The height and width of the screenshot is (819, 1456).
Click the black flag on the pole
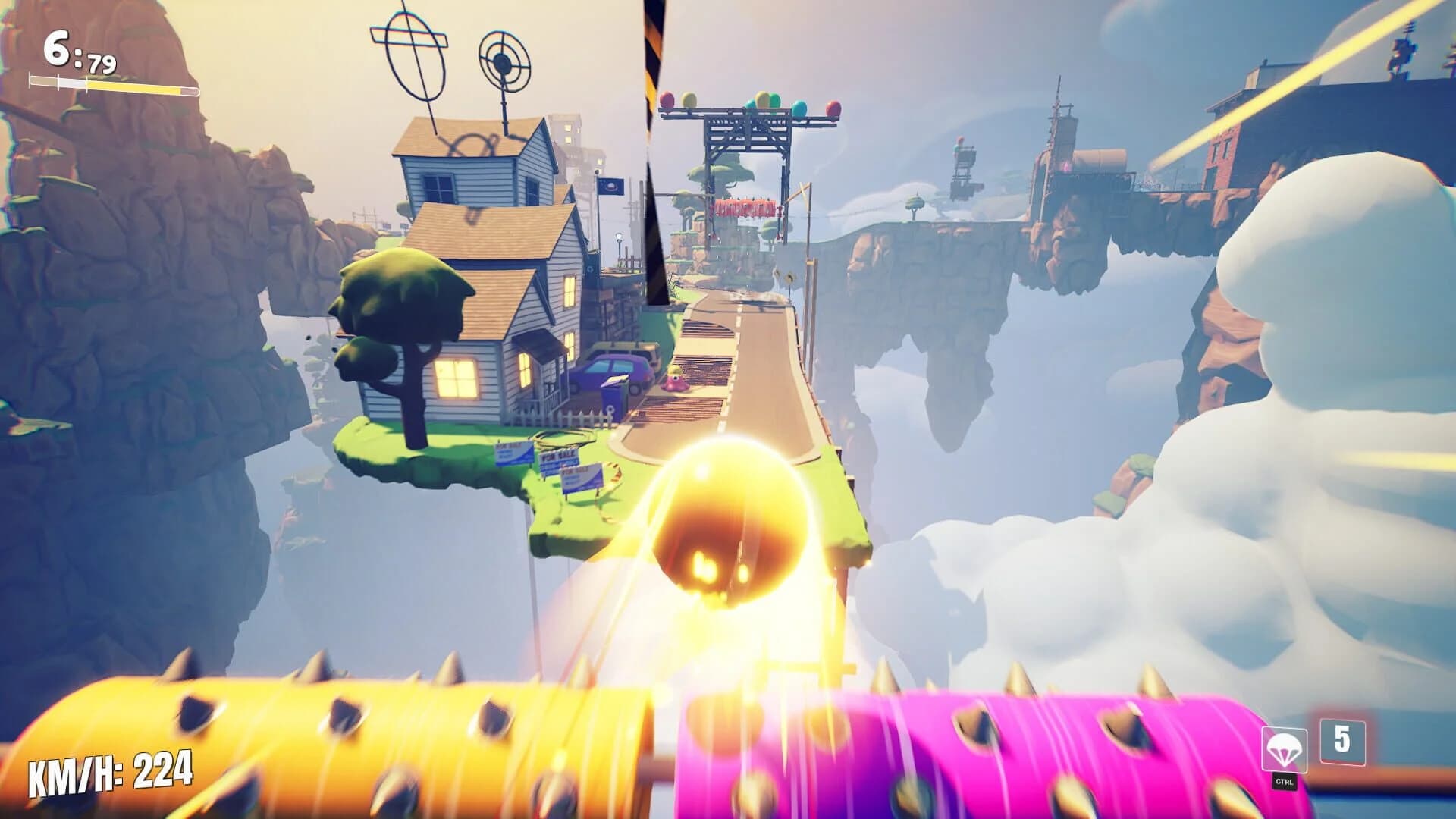click(x=611, y=187)
